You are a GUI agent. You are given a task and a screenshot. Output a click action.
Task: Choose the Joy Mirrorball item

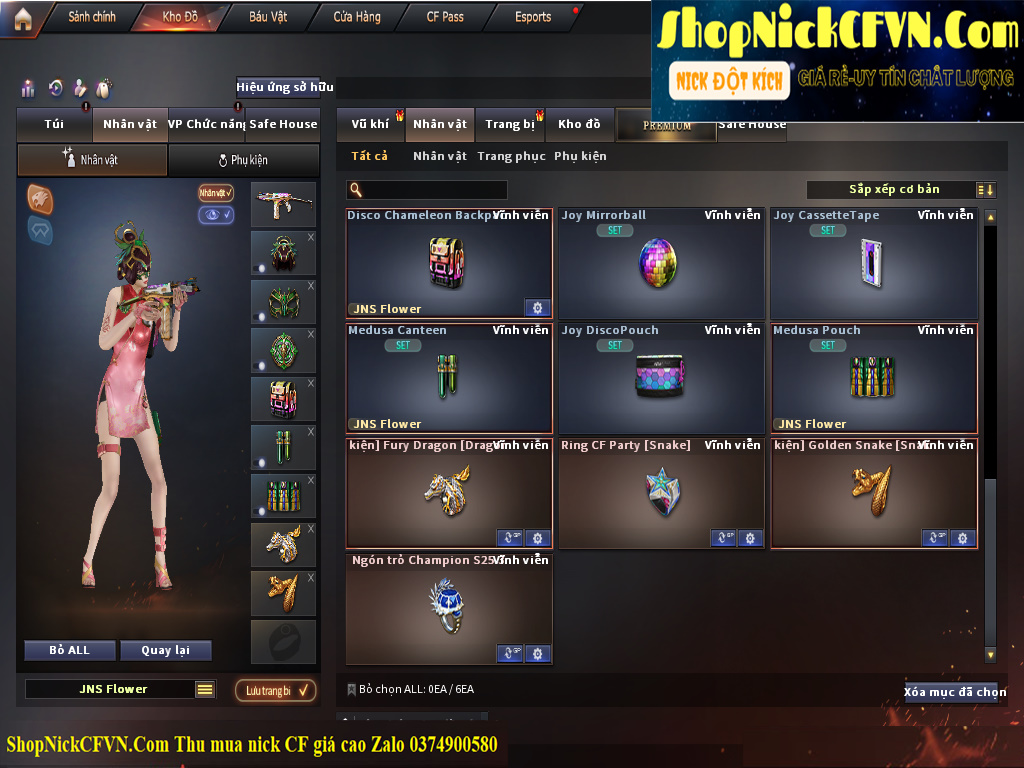(x=661, y=263)
